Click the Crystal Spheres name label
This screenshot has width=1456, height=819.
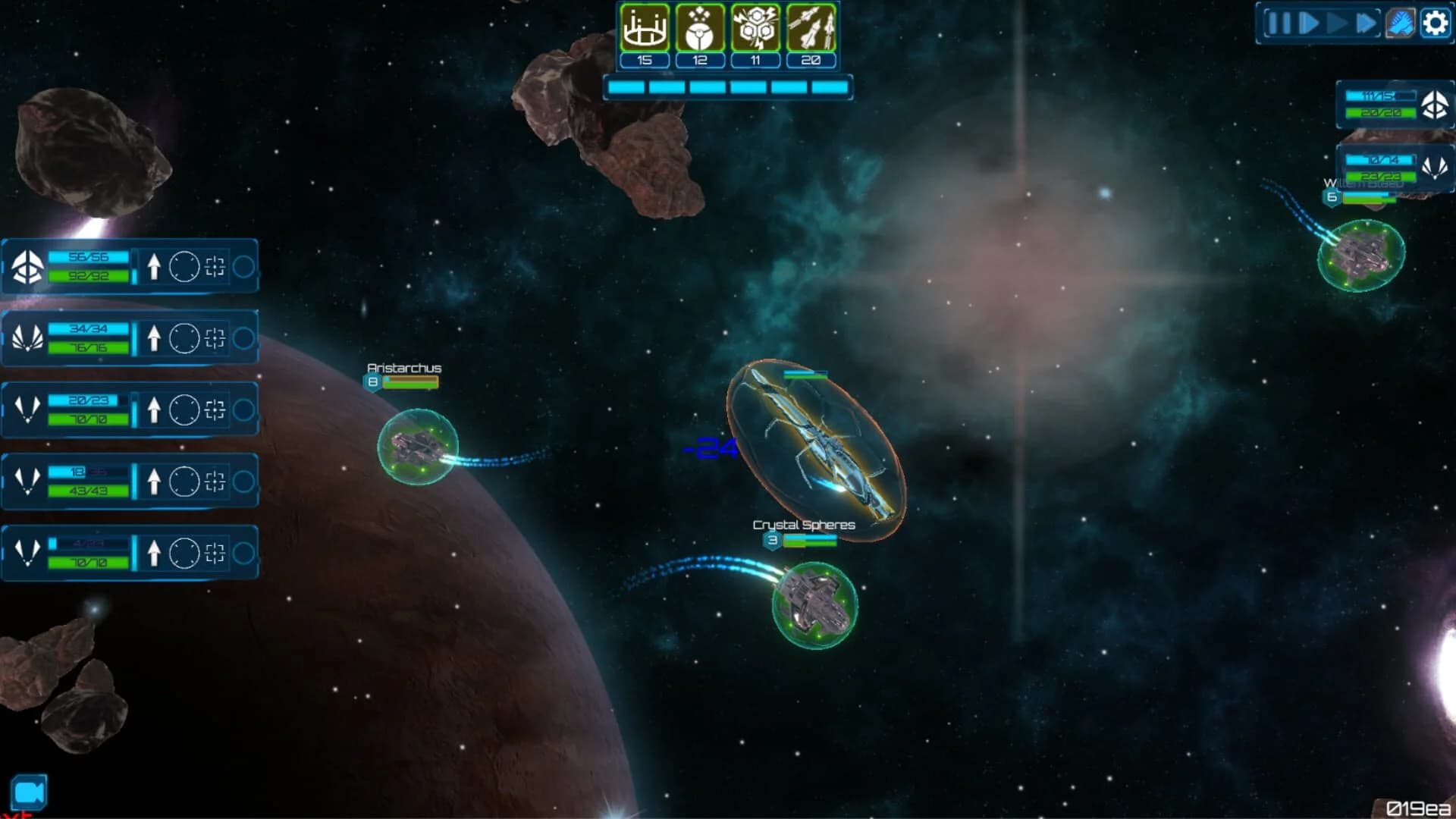[802, 524]
